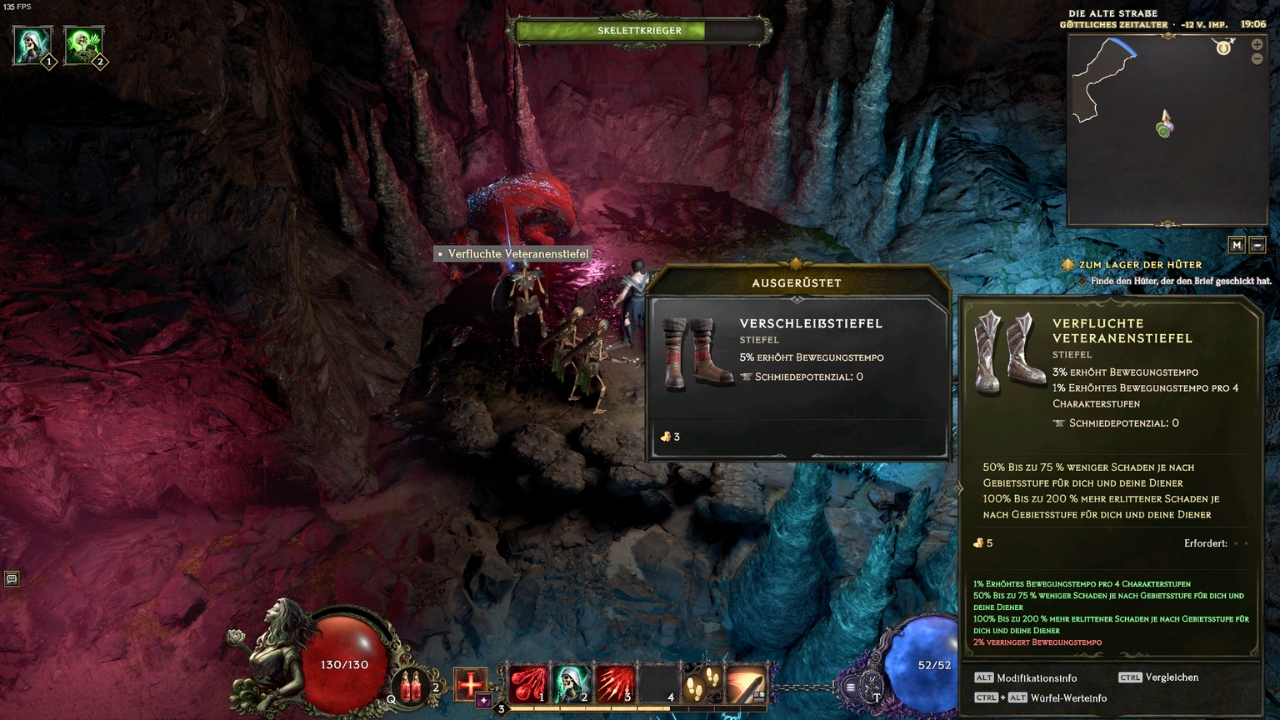The width and height of the screenshot is (1280, 720).
Task: Collapse the minimap with the minus button
Action: click(x=1258, y=245)
